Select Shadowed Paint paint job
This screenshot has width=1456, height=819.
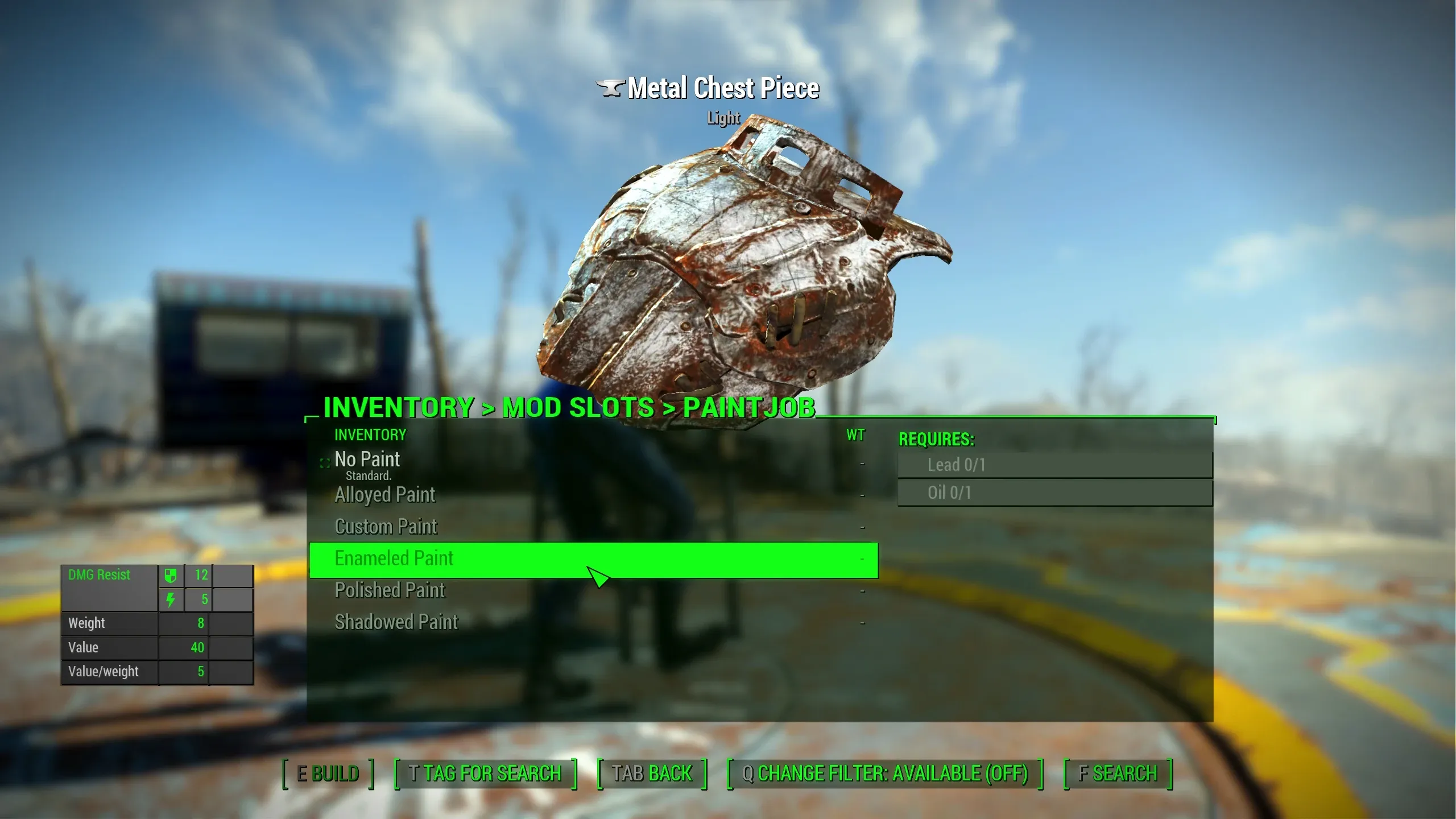(396, 622)
